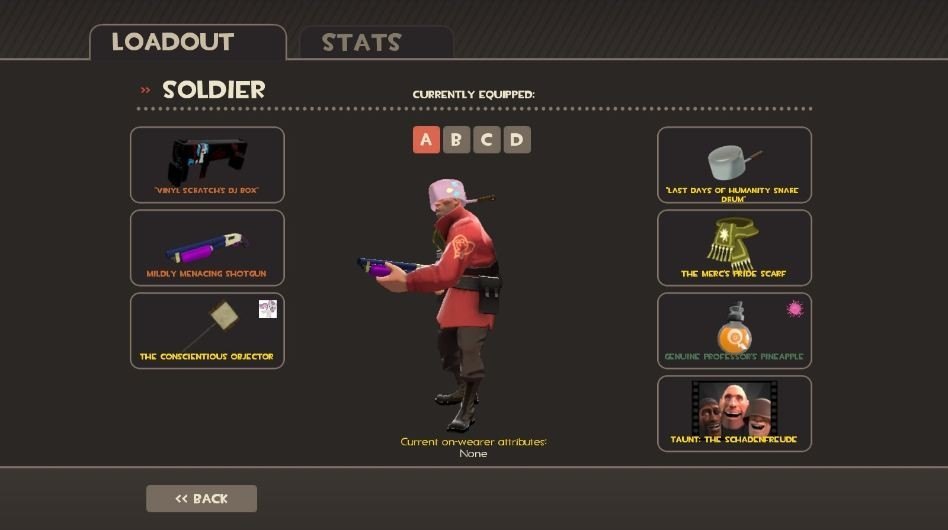The image size is (948, 530).
Task: Click the Merc's Pride Scarf slot
Action: (734, 248)
